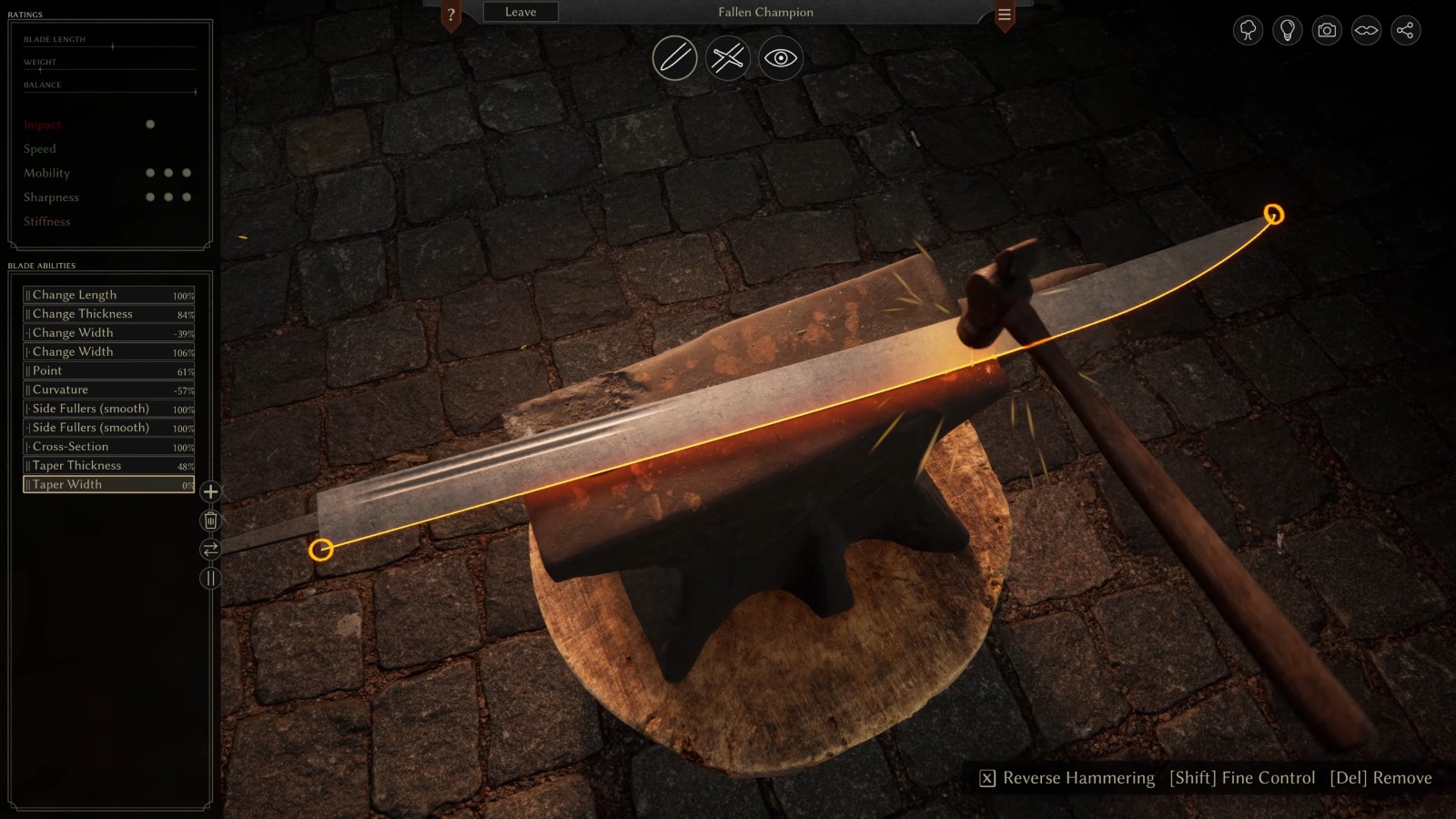Open the question mark help tab
This screenshot has width=1456, height=819.
pyautogui.click(x=450, y=15)
